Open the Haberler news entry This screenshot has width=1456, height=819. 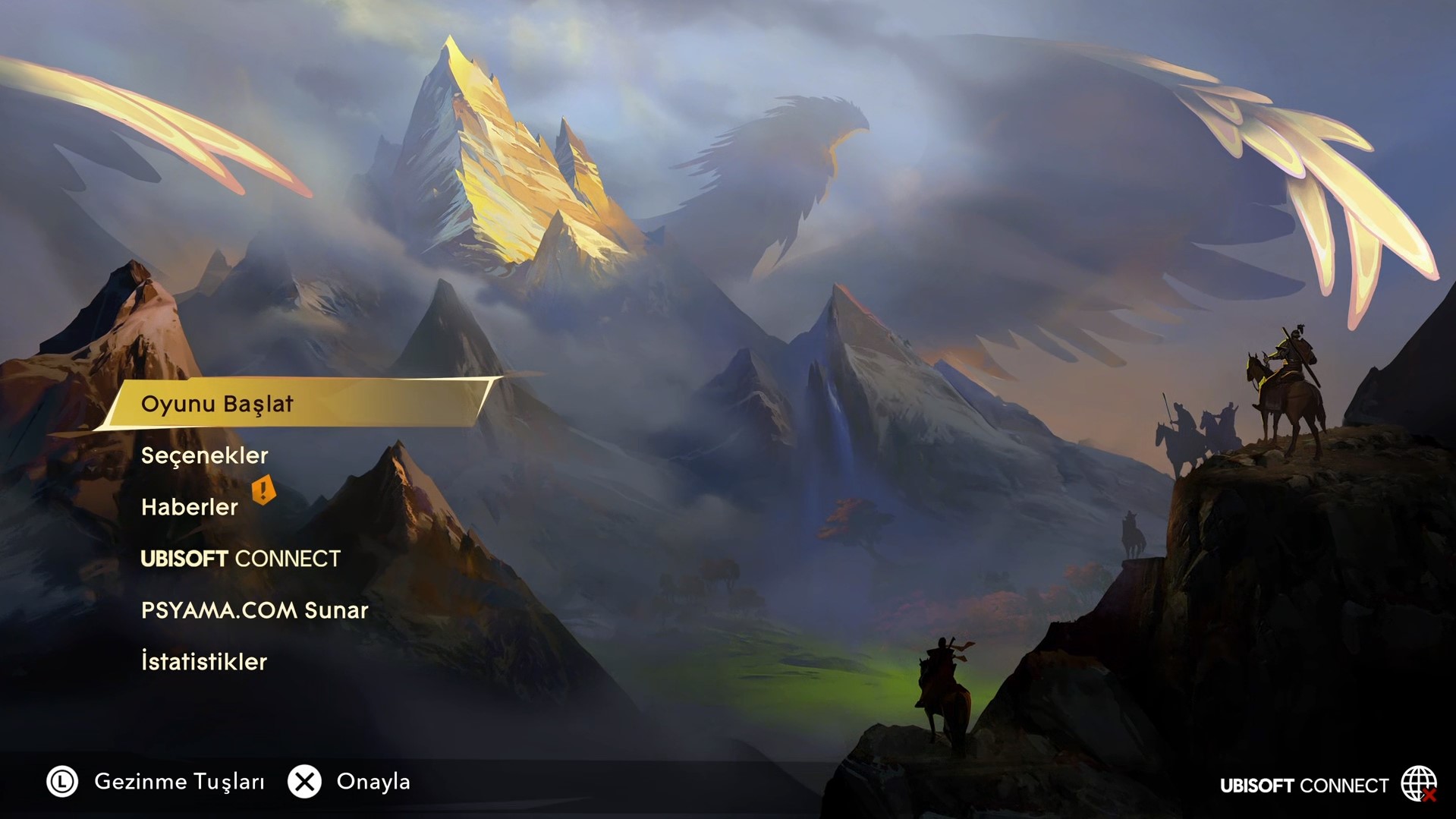coord(190,507)
